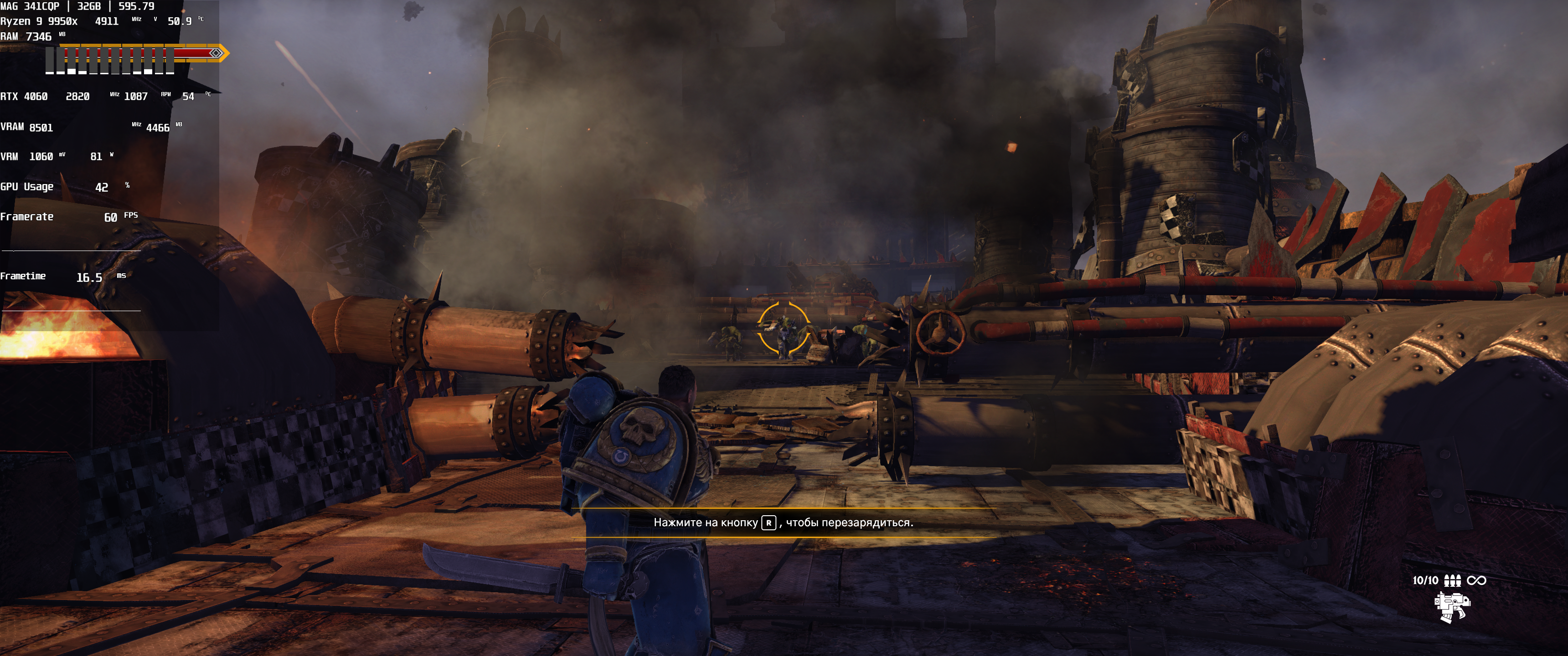
Task: Select the bolt pistol weapon icon
Action: [x=1452, y=607]
